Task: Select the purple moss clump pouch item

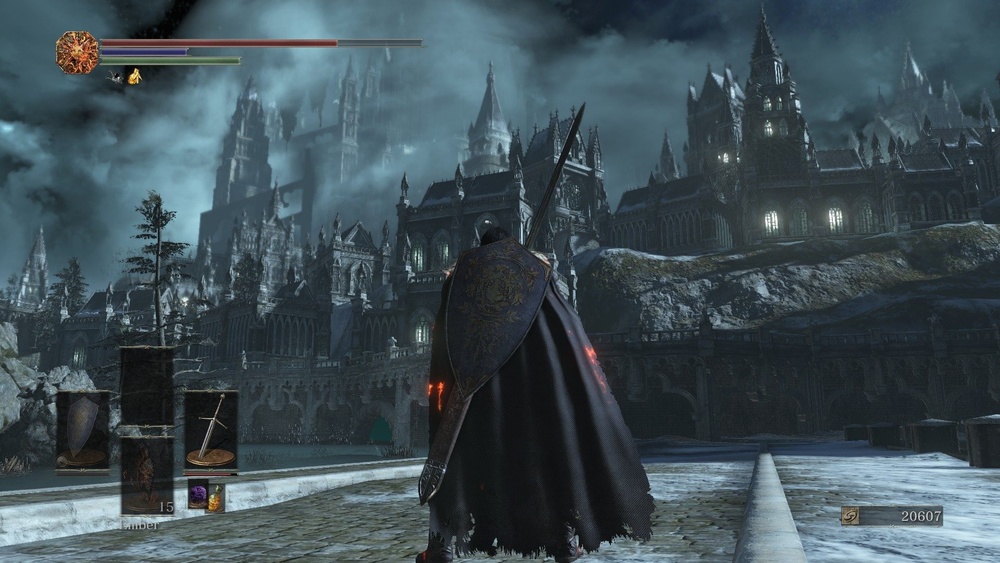Action: click(198, 495)
